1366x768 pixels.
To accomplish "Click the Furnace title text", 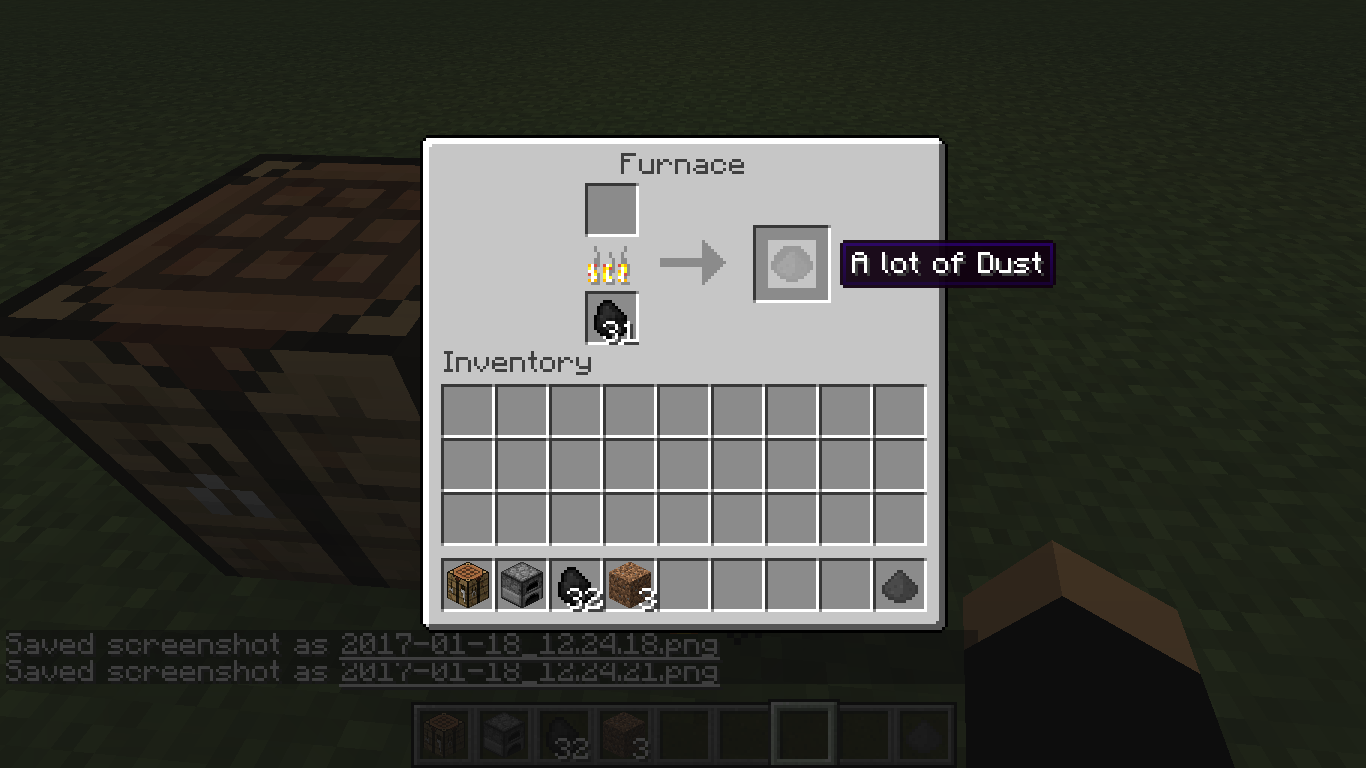I will click(682, 164).
